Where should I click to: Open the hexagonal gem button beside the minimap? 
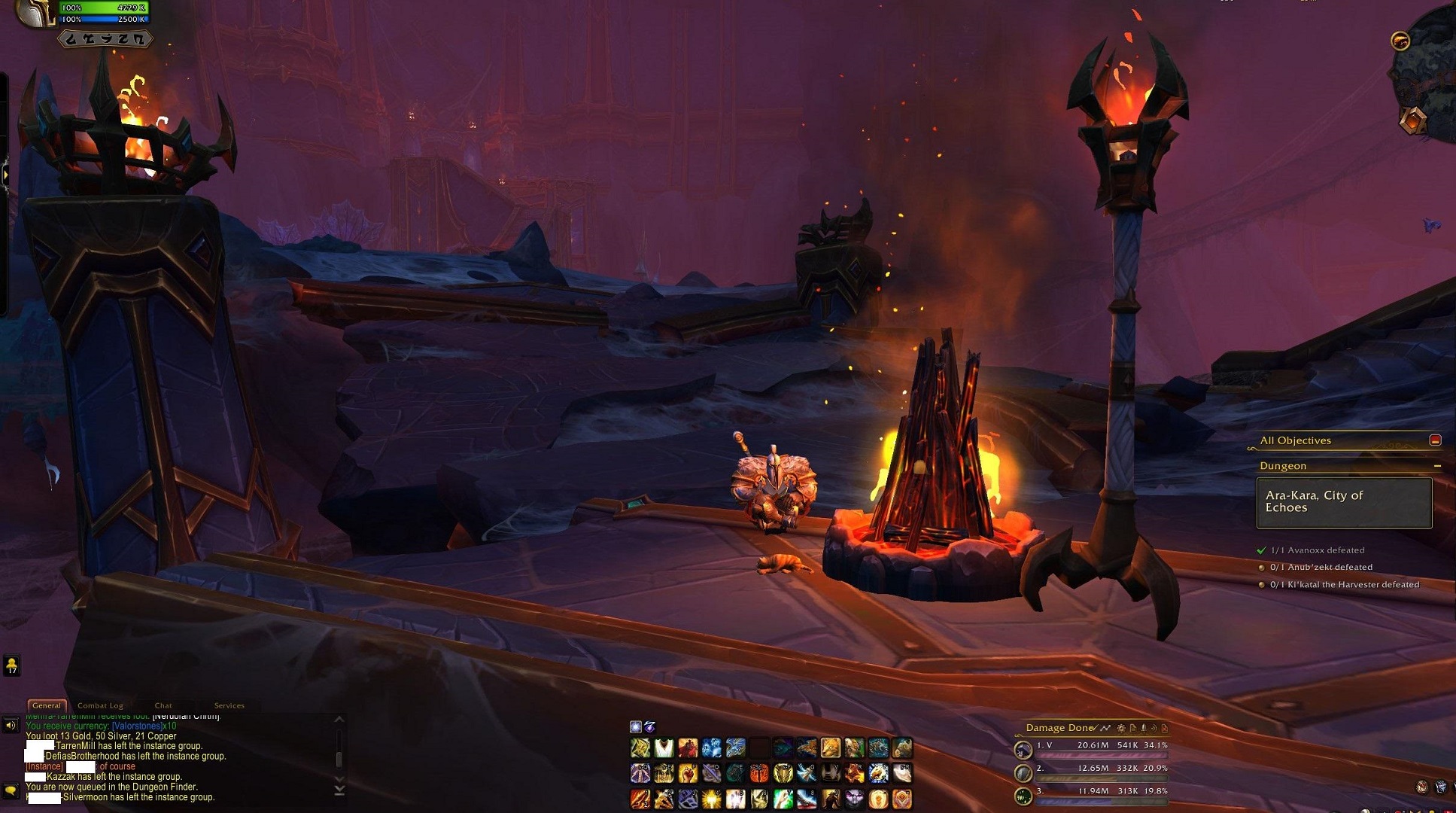click(1414, 120)
